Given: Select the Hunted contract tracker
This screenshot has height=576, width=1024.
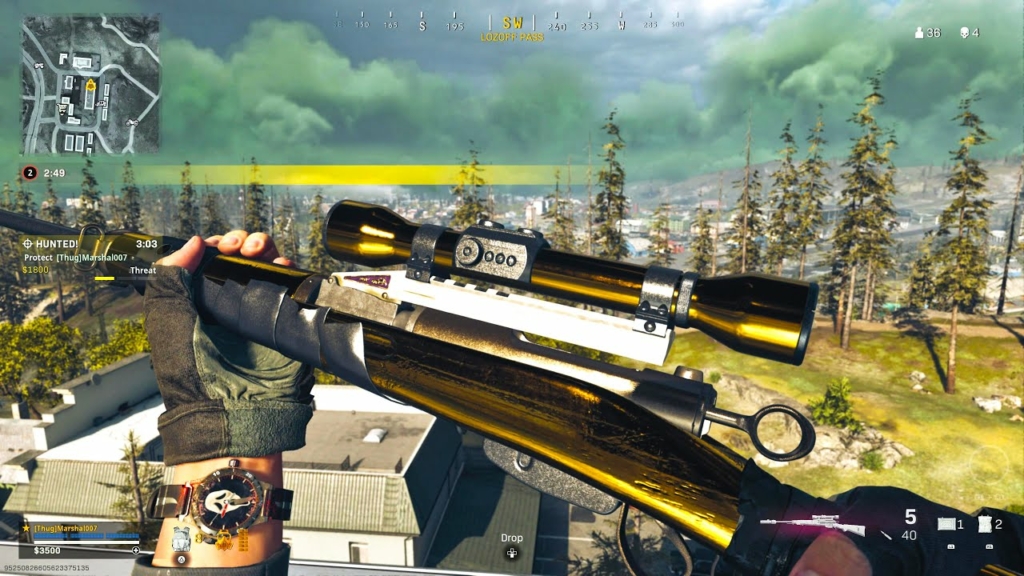Looking at the screenshot, I should point(88,257).
